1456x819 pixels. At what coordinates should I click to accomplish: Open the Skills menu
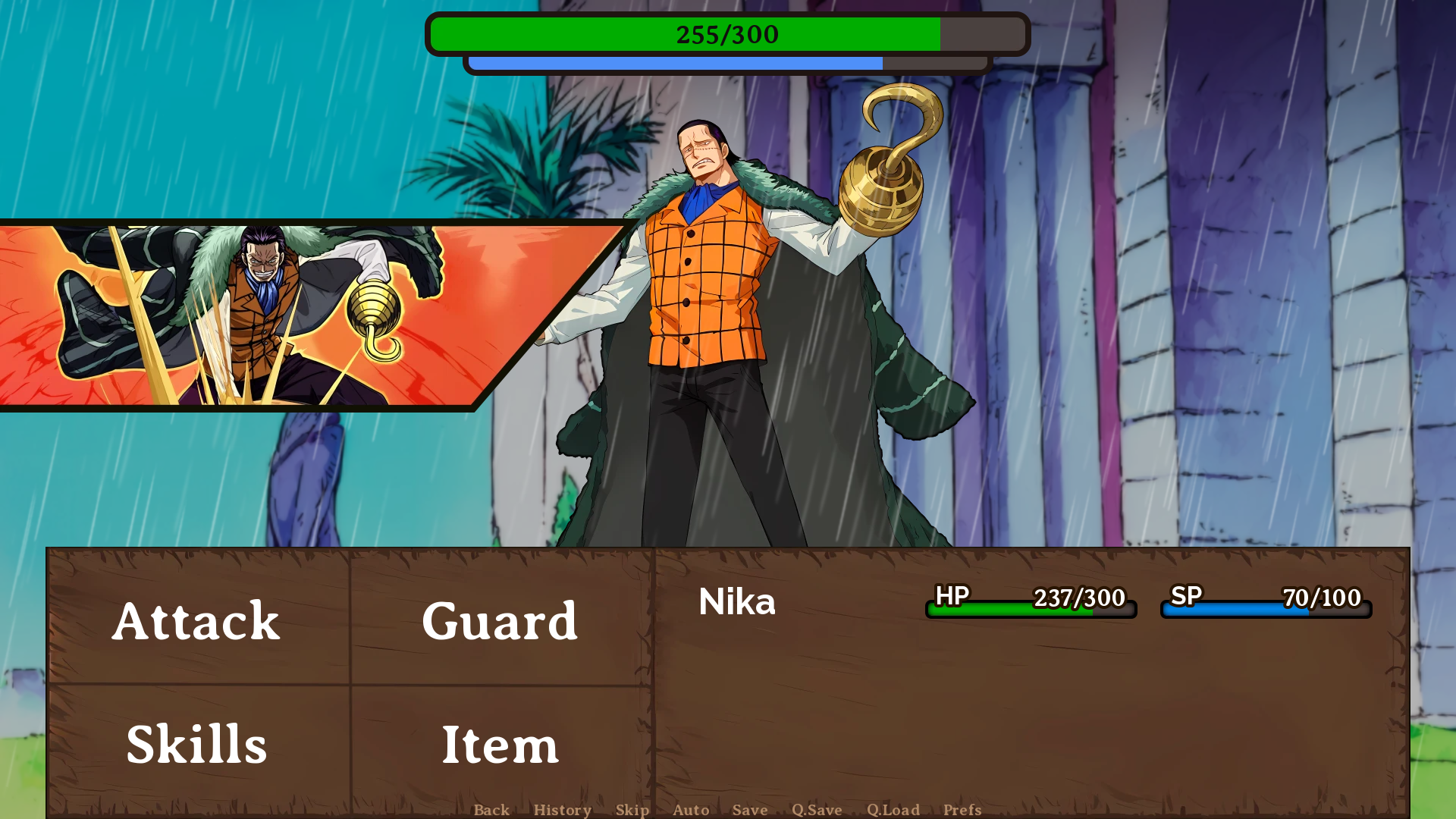coord(196,744)
